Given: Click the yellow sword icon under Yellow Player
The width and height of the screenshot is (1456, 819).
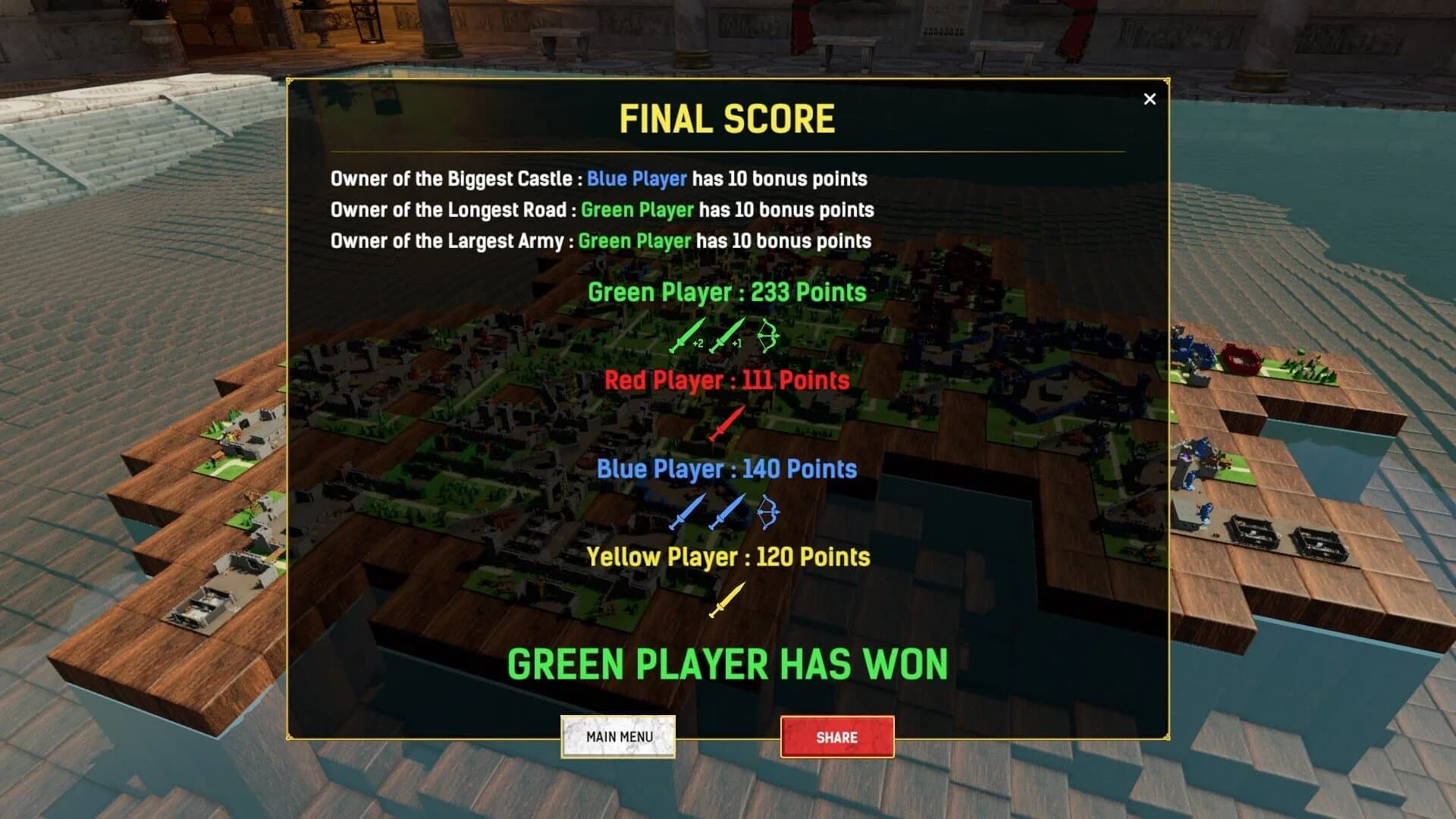Looking at the screenshot, I should (726, 601).
